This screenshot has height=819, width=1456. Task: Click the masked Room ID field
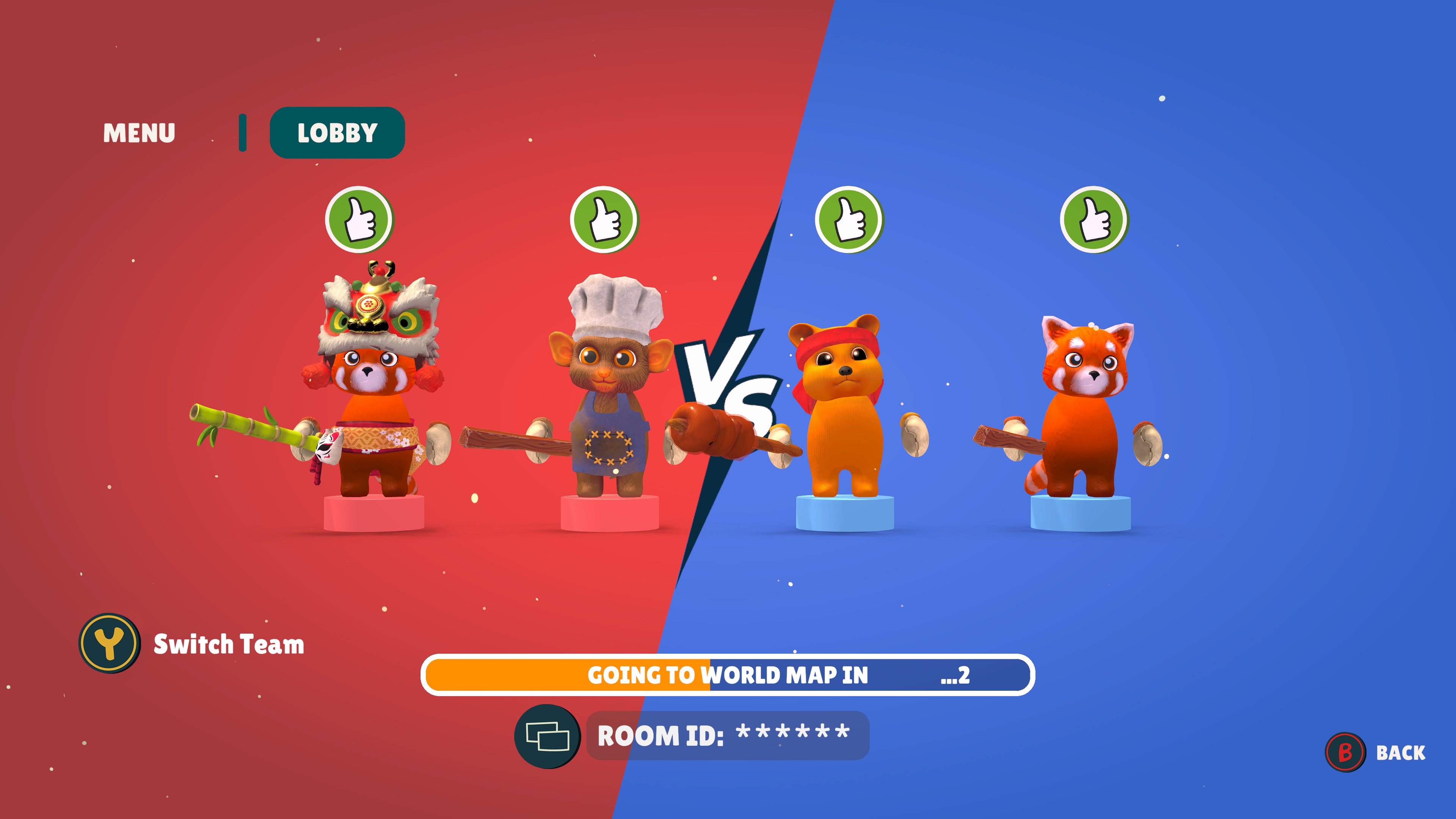click(x=729, y=734)
